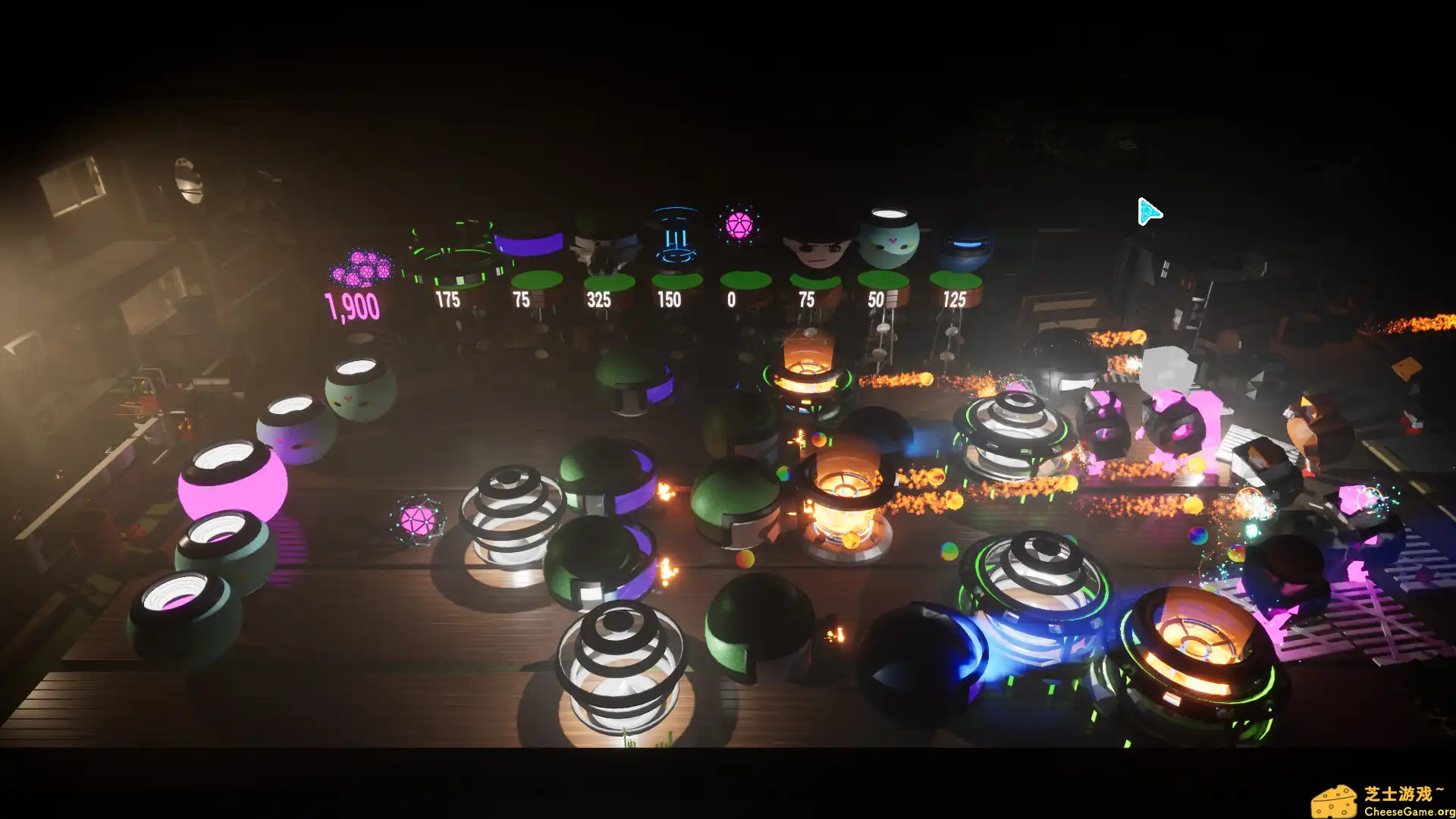Click the pink resource counter showing 1,900

pyautogui.click(x=353, y=303)
